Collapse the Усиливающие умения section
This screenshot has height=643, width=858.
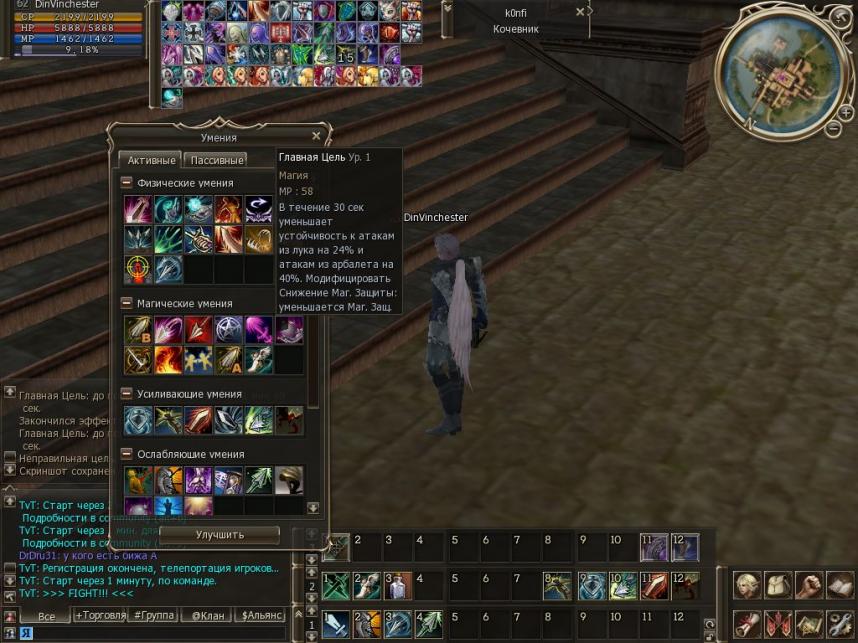pyautogui.click(x=127, y=394)
